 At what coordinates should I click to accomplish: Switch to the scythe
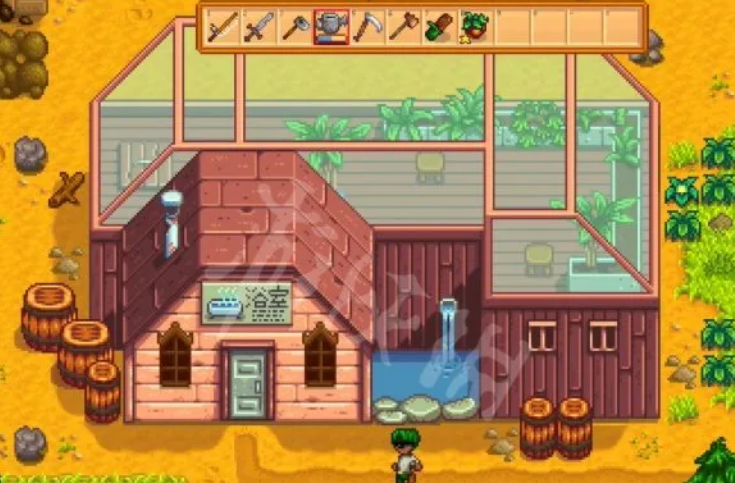(367, 27)
